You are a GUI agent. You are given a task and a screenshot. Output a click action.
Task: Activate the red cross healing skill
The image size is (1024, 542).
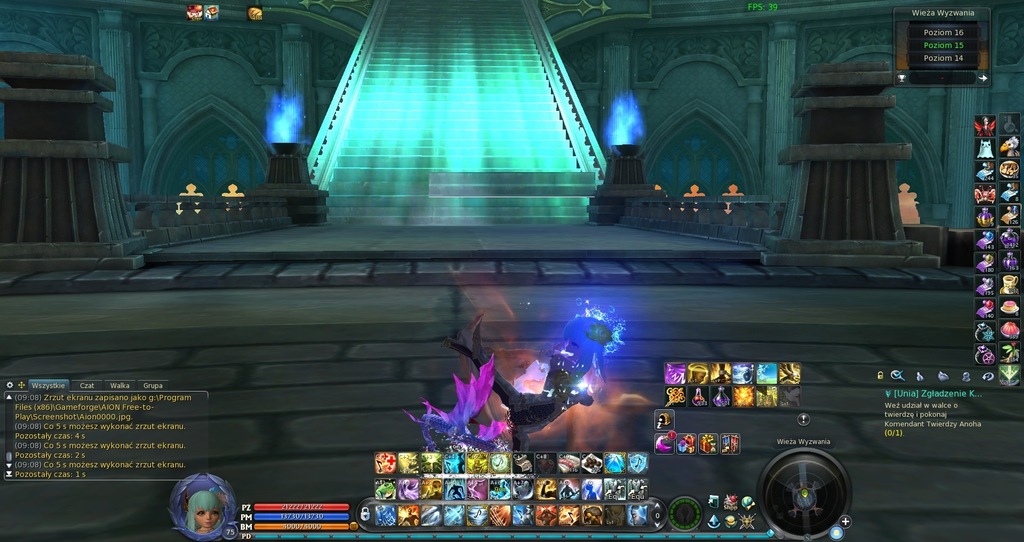384,463
